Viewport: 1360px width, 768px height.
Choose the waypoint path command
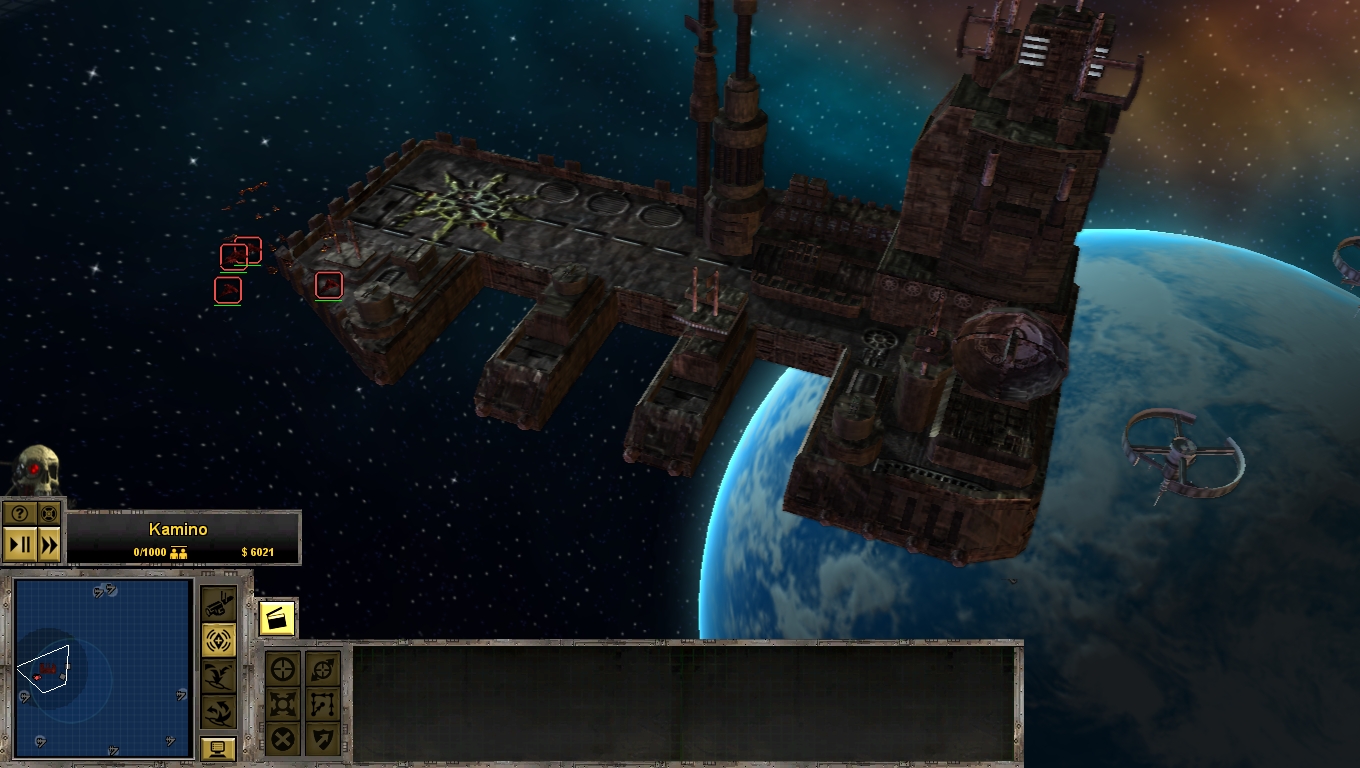pyautogui.click(x=322, y=704)
